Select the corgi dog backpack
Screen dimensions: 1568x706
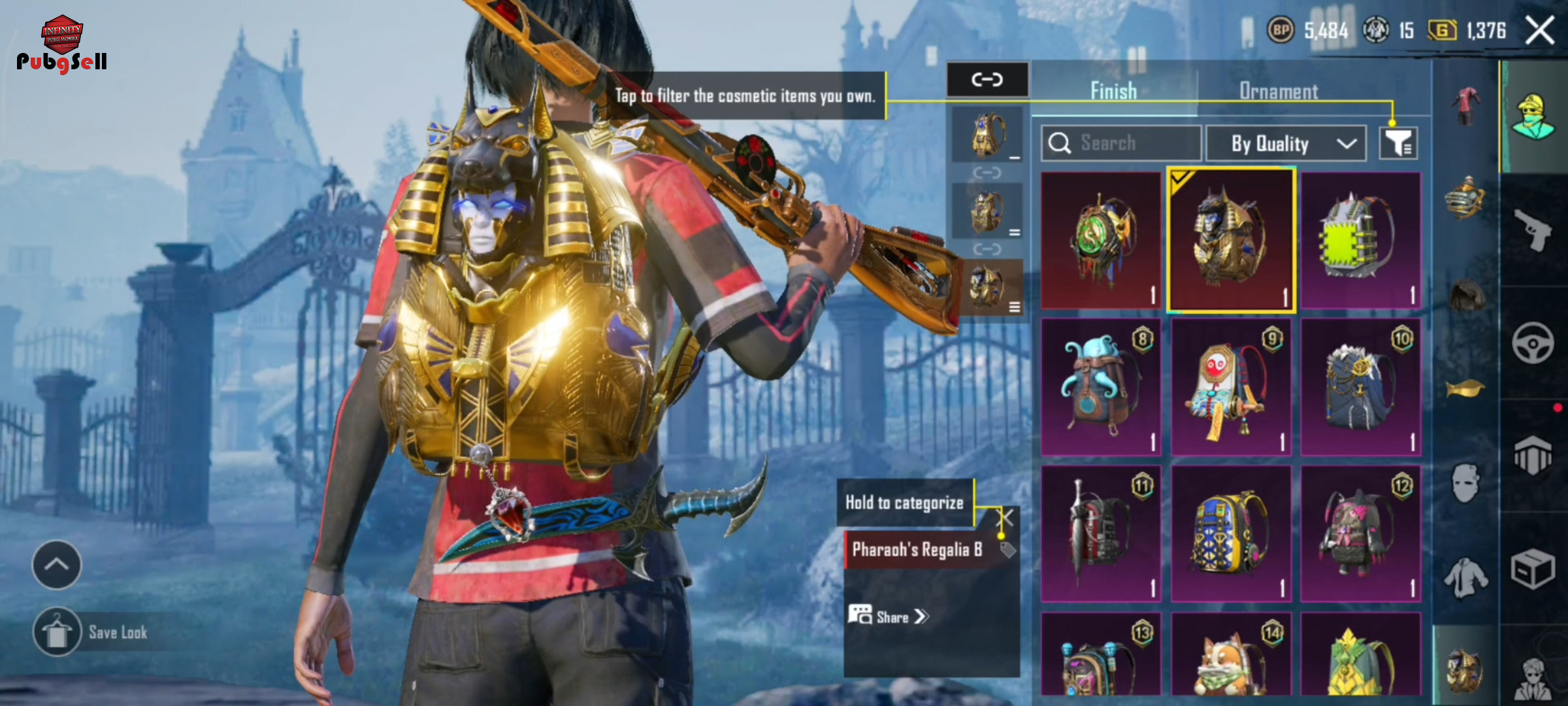coord(1231,657)
